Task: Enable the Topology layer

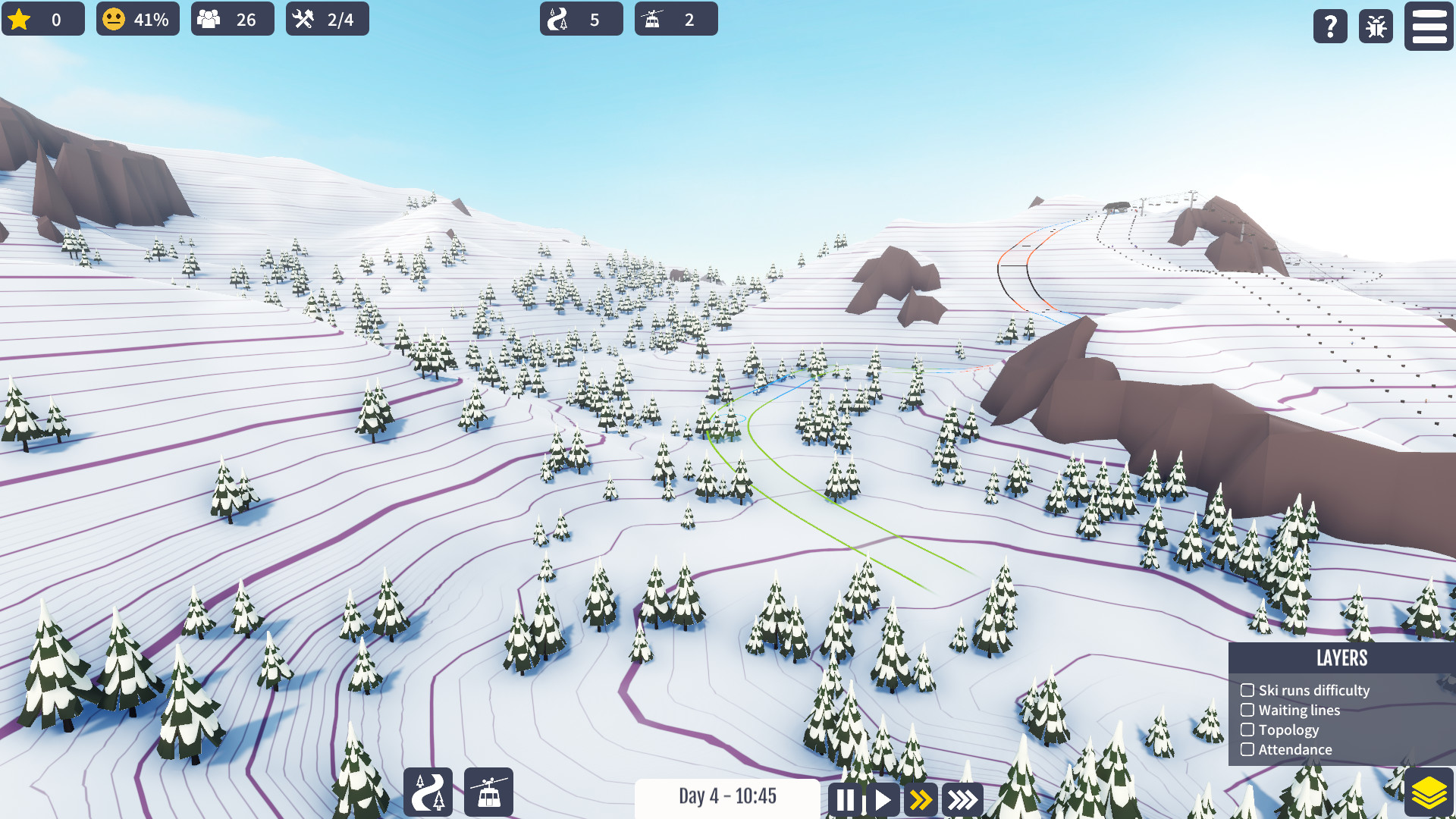Action: (1248, 730)
